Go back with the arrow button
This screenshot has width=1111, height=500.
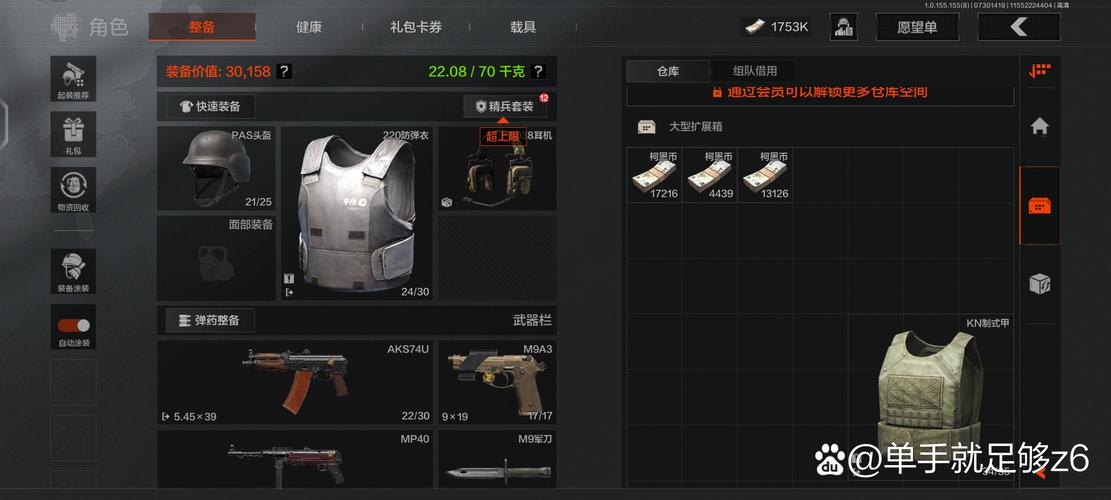[1018, 27]
